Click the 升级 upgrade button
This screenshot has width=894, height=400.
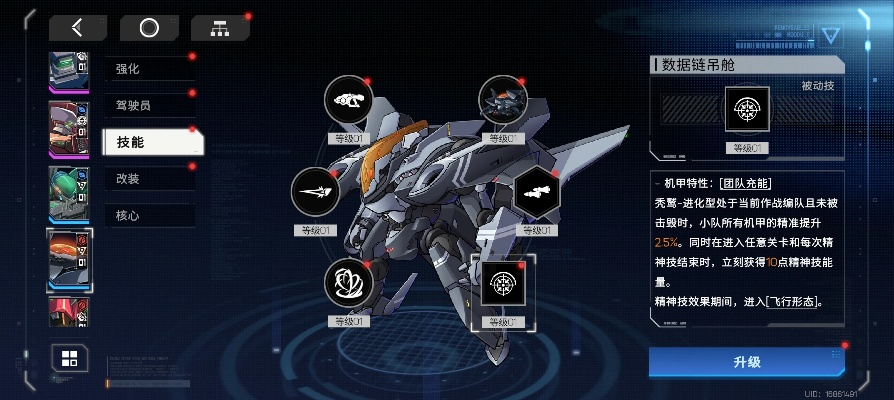(746, 361)
